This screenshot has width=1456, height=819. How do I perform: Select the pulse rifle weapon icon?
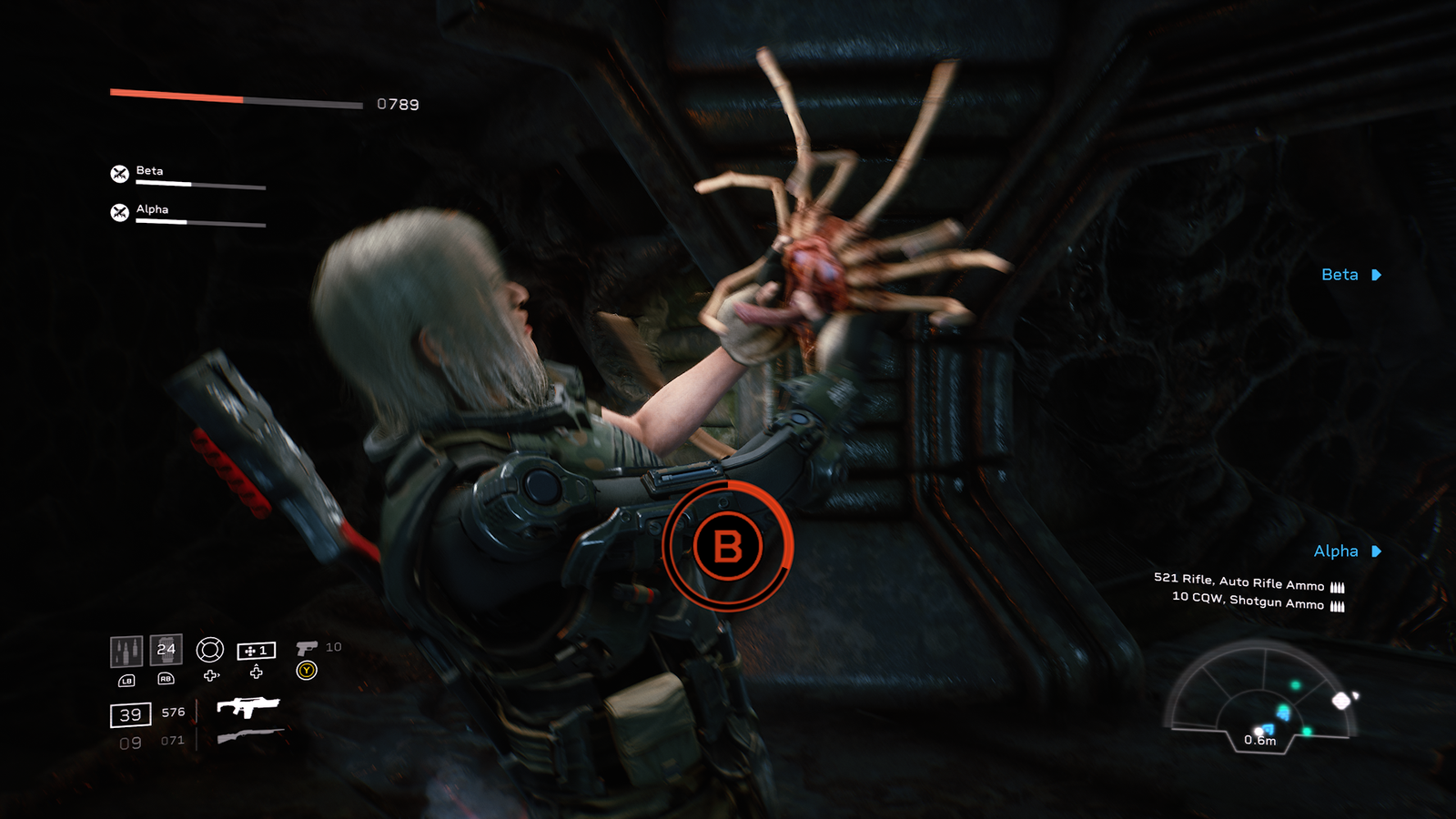(248, 707)
